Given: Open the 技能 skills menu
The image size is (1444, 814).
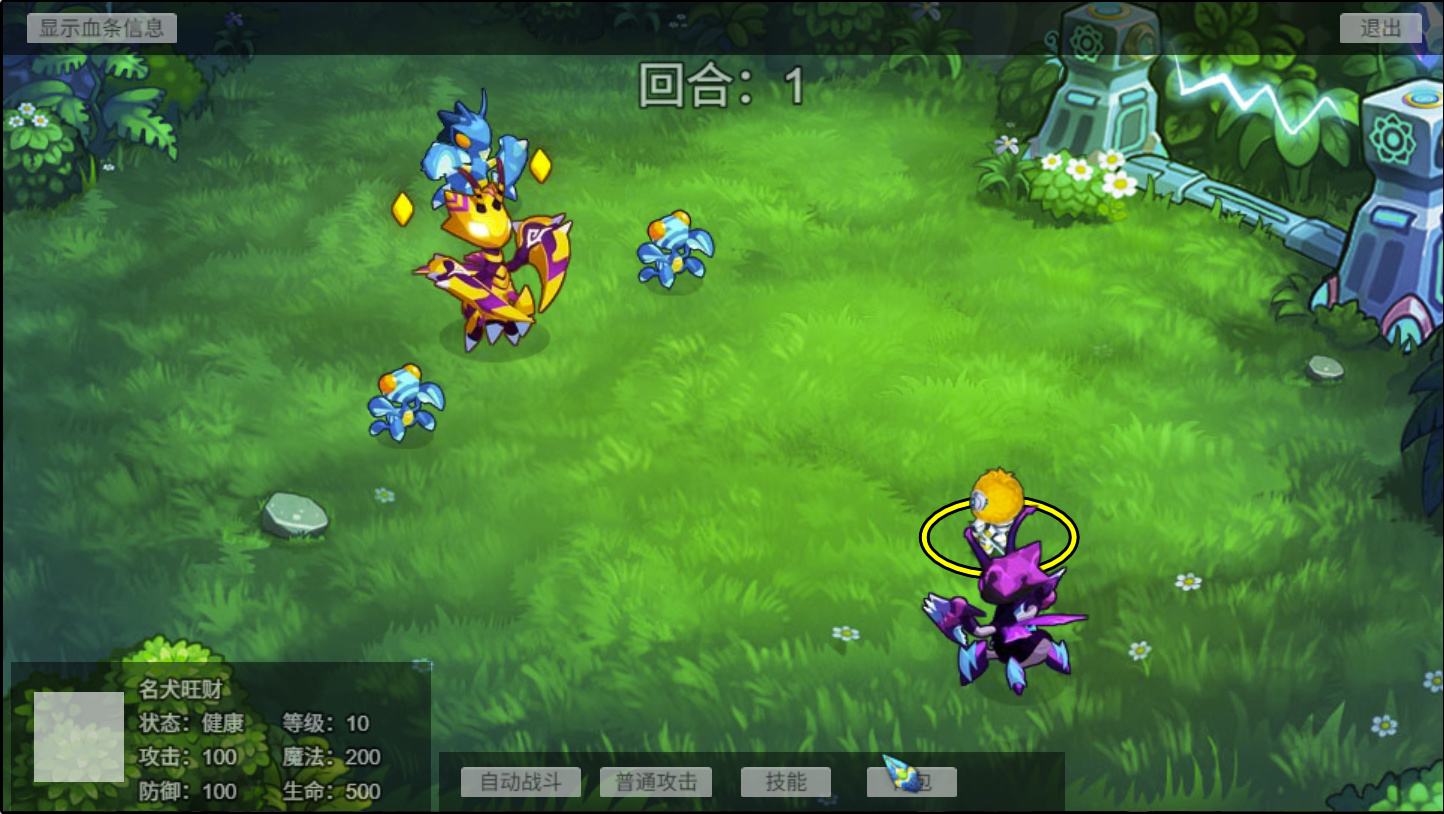Looking at the screenshot, I should pyautogui.click(x=786, y=782).
